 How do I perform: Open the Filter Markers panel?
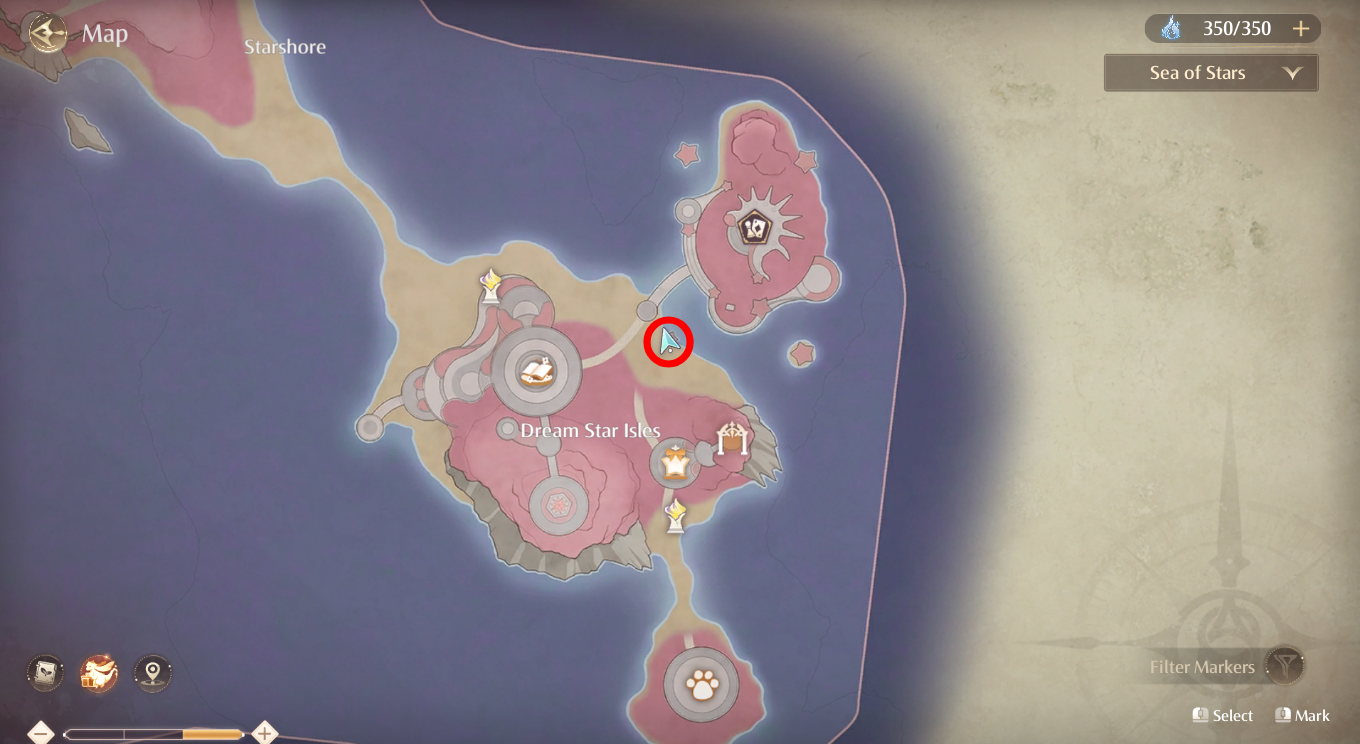(1203, 667)
